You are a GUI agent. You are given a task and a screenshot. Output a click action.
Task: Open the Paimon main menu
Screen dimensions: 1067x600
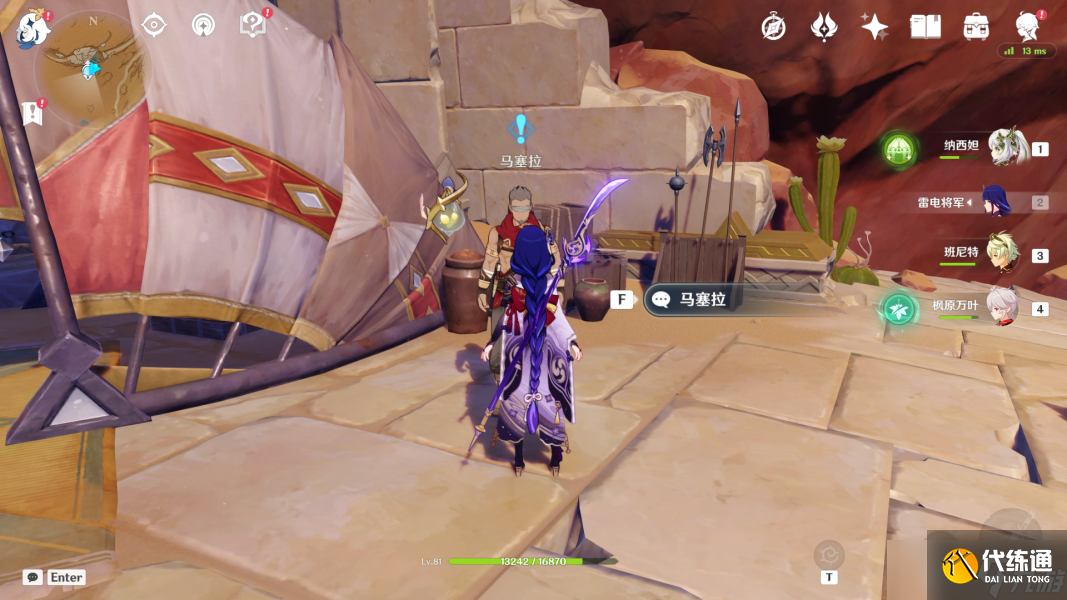[33, 28]
